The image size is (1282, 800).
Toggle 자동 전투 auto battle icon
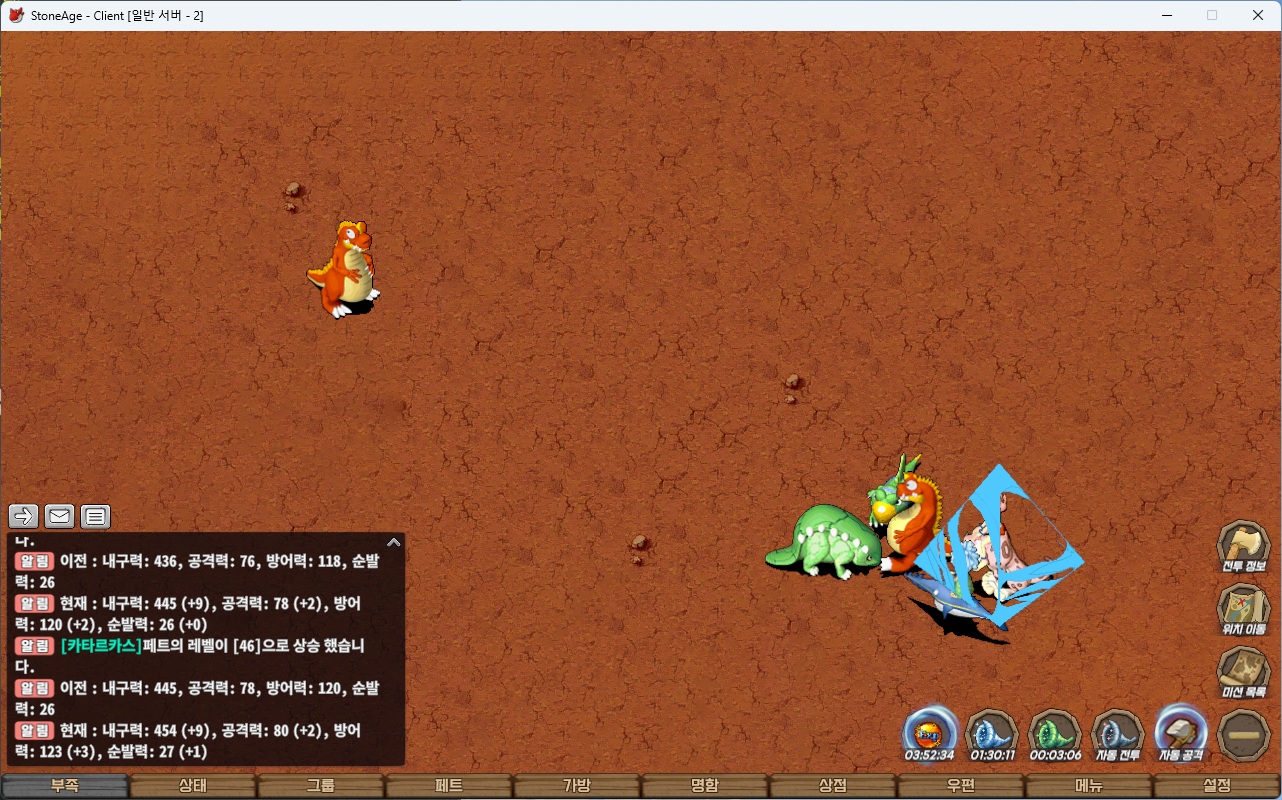[1117, 735]
